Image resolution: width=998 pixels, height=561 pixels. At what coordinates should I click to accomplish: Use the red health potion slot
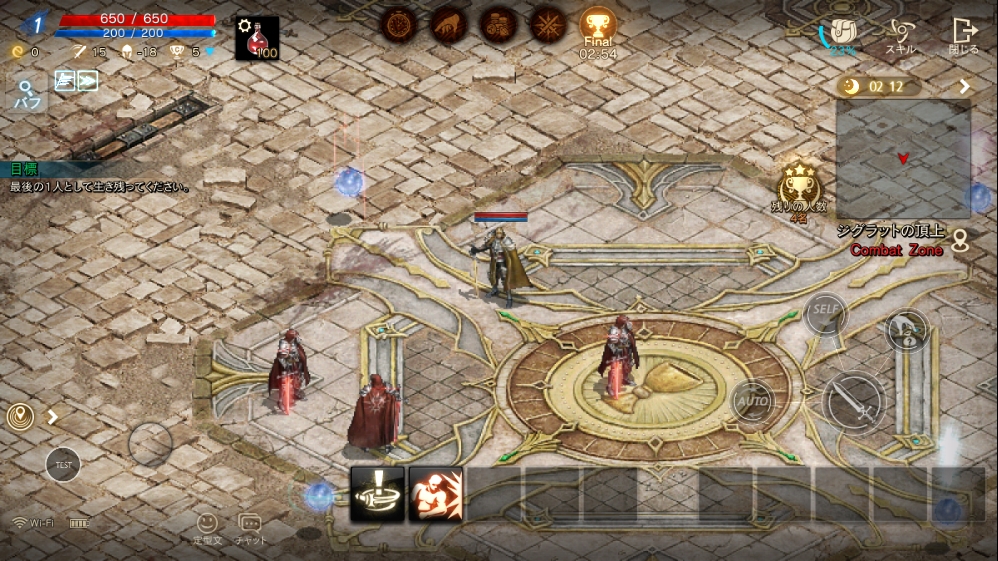pos(257,38)
